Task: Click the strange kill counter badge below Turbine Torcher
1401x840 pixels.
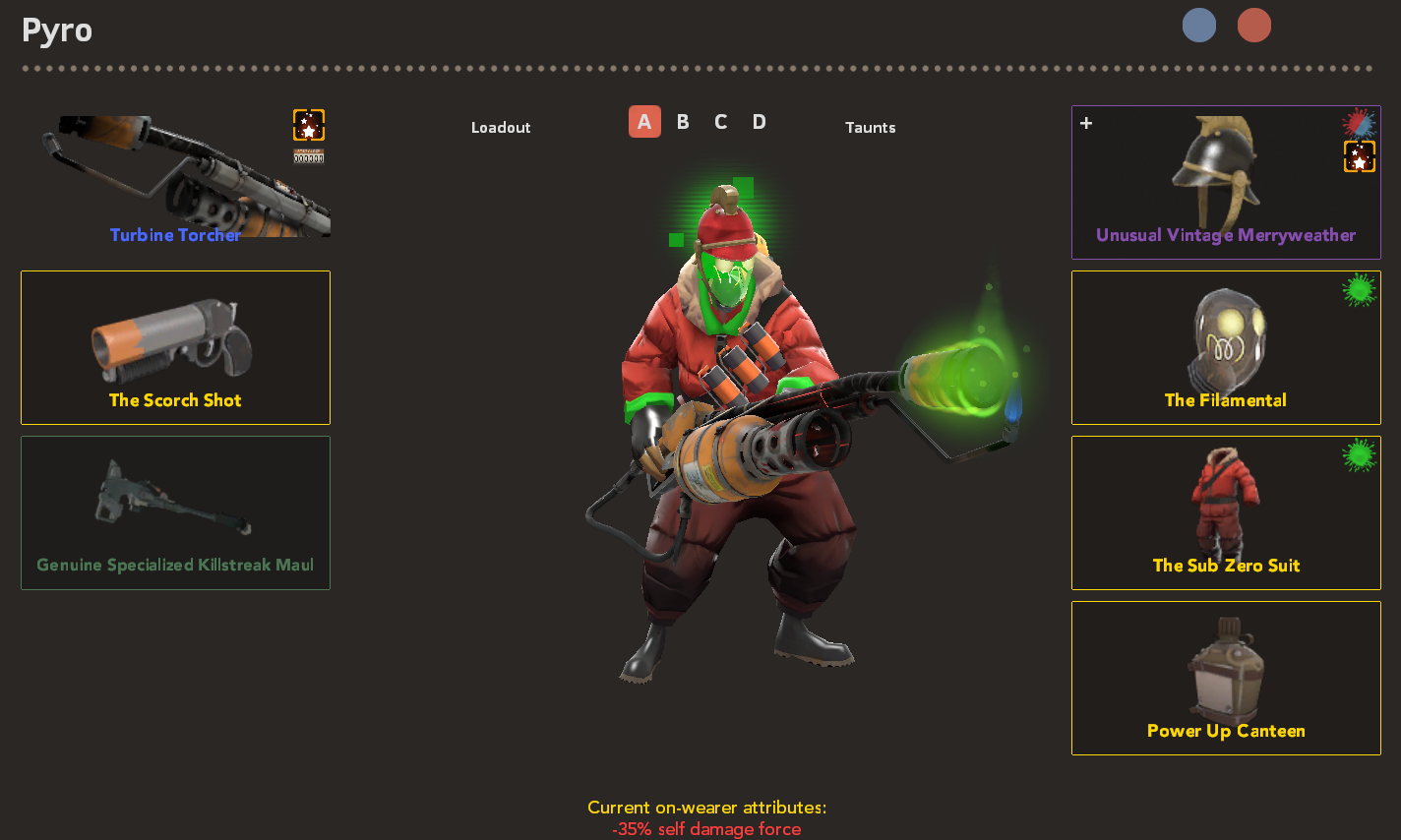Action: 308,155
